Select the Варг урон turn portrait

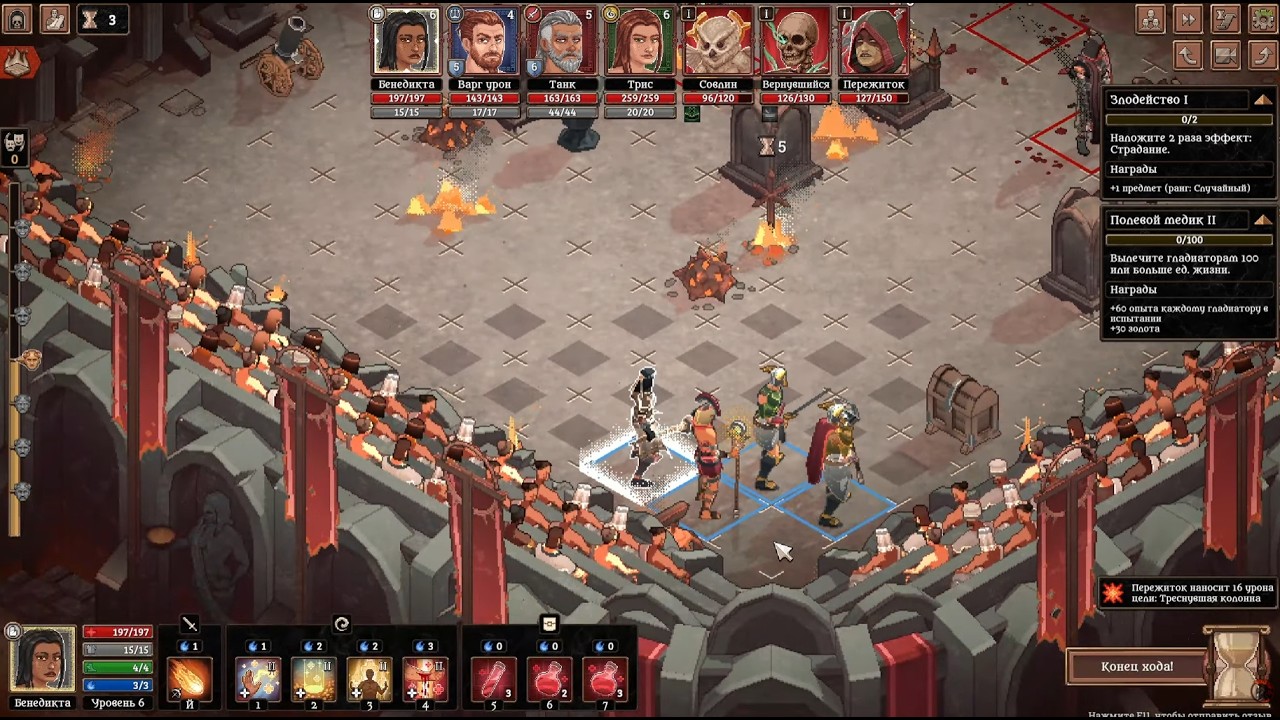pos(484,42)
